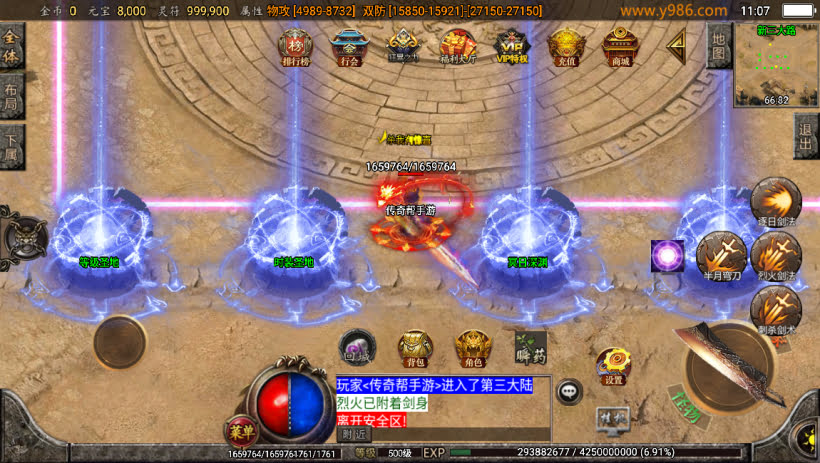
Task: Open the 福利大厅 gift box icon
Action: [456, 46]
